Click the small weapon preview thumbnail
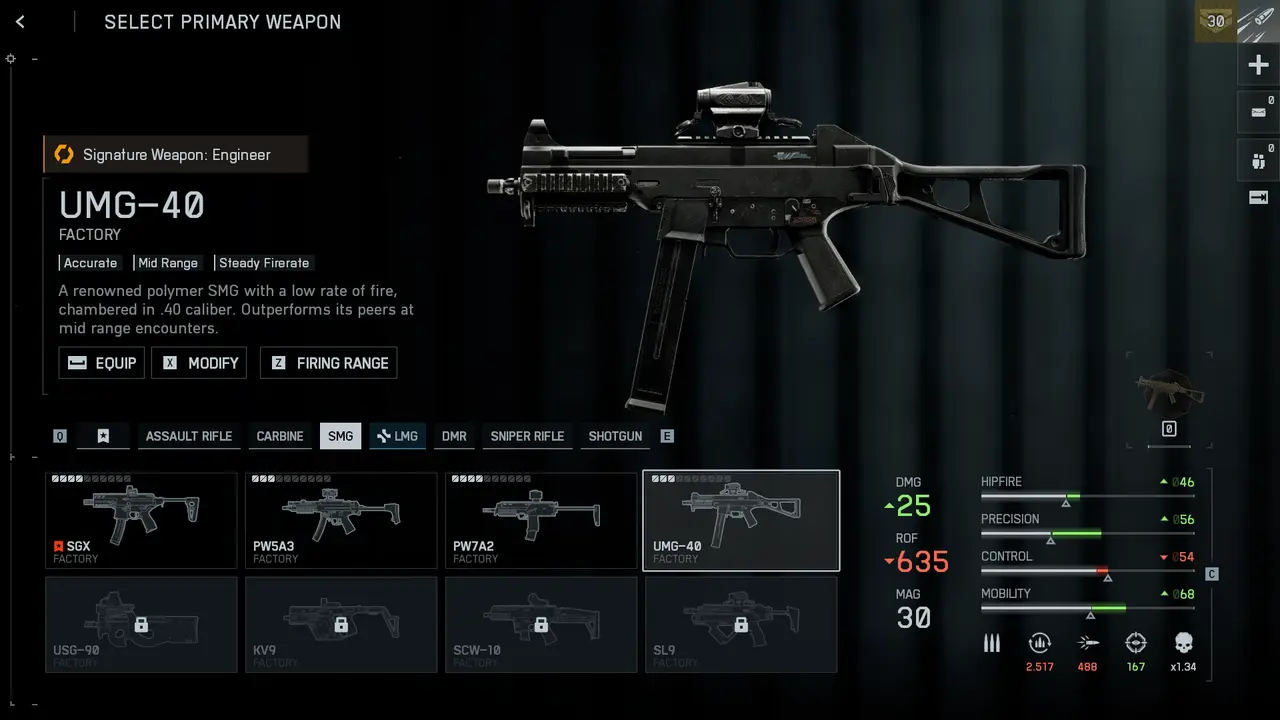 [1169, 392]
